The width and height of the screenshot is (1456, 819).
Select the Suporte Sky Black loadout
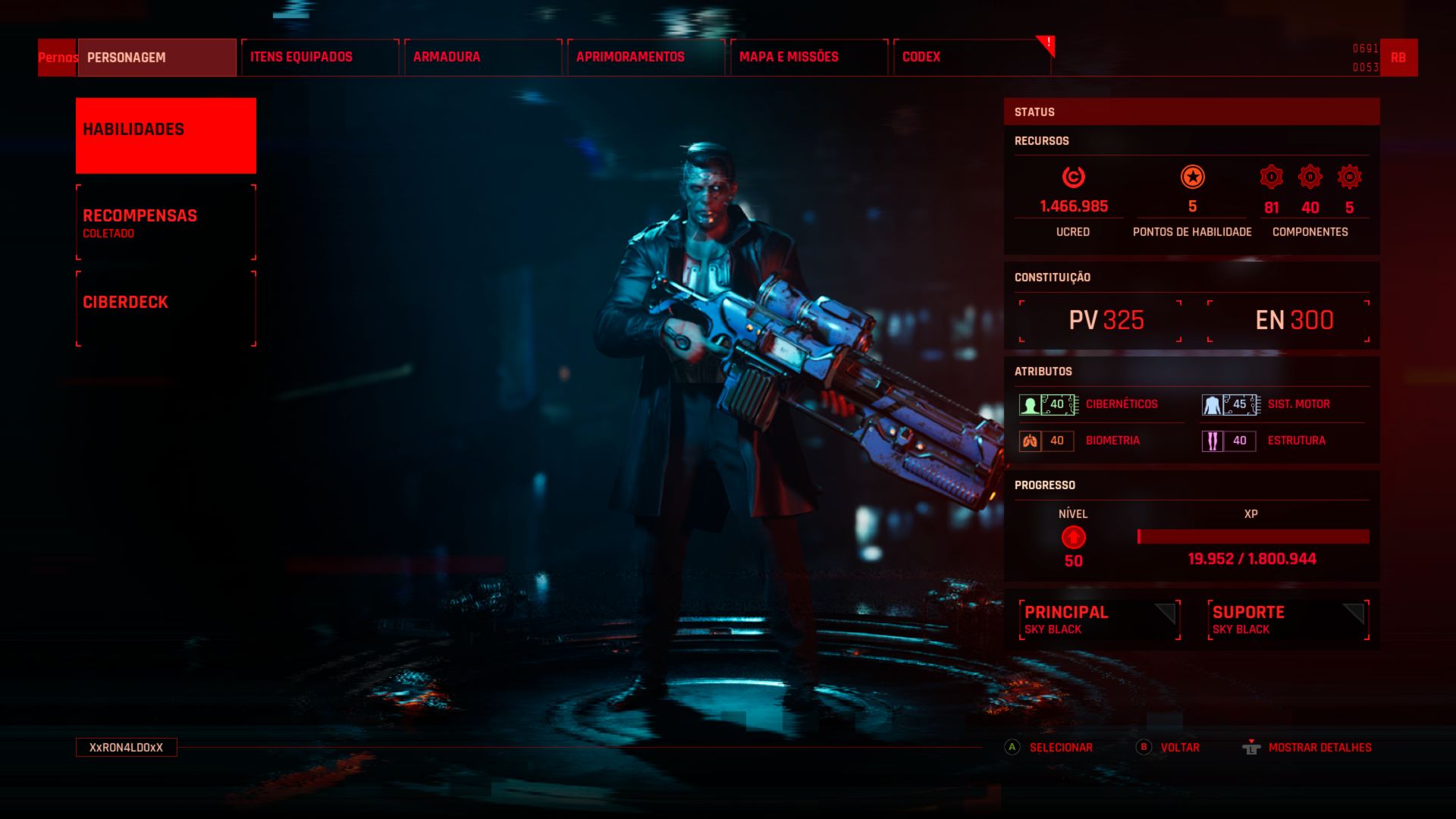[x=1288, y=620]
